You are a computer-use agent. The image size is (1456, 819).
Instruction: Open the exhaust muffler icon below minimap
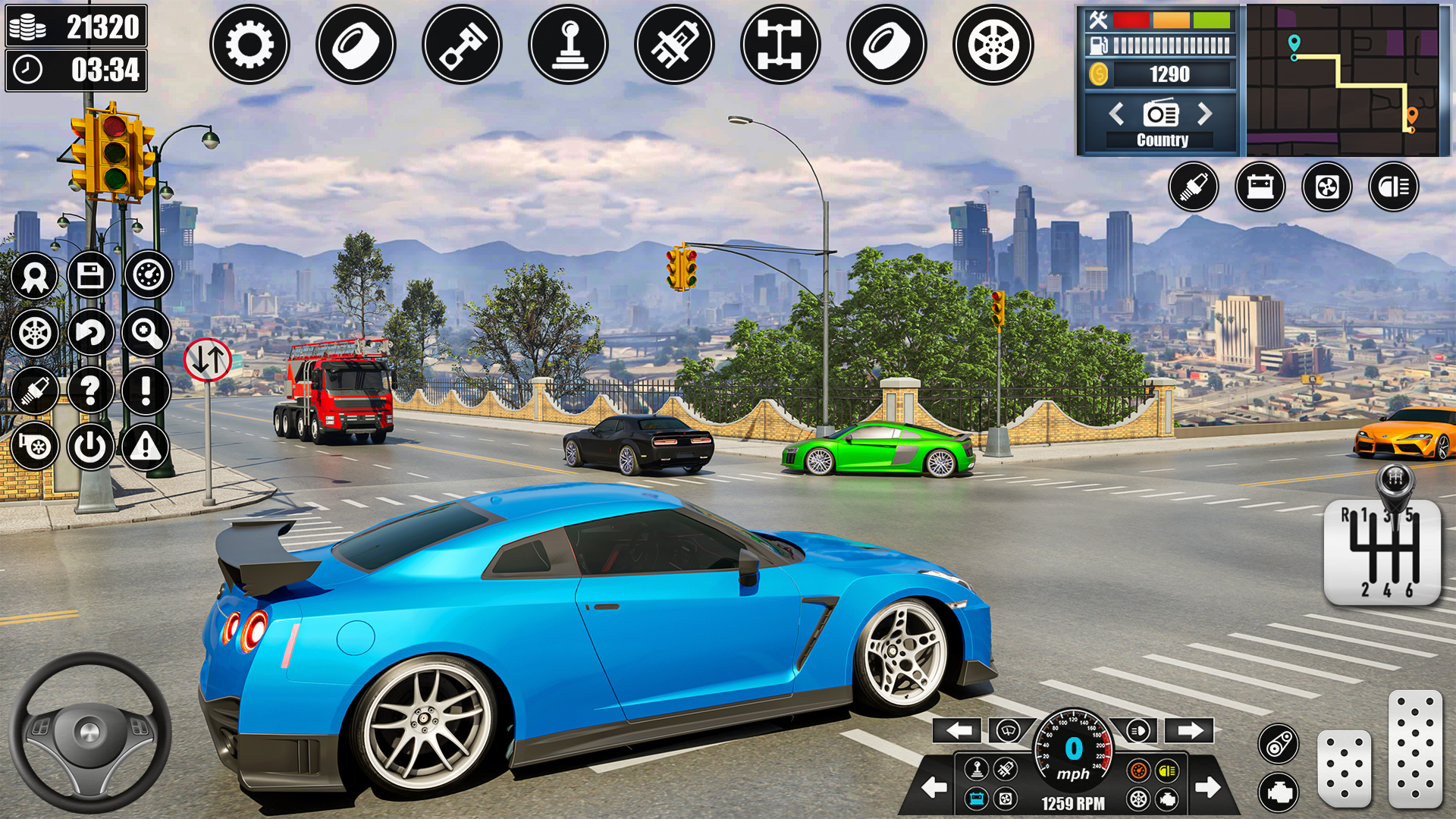click(1193, 187)
